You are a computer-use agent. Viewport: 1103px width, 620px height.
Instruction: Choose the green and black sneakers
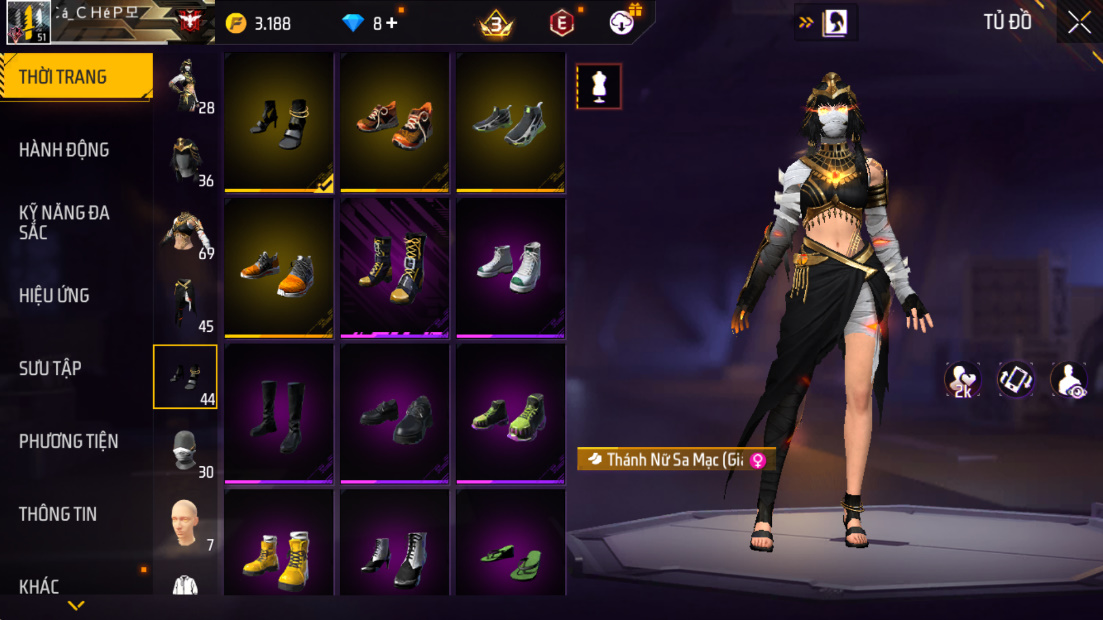pyautogui.click(x=511, y=413)
